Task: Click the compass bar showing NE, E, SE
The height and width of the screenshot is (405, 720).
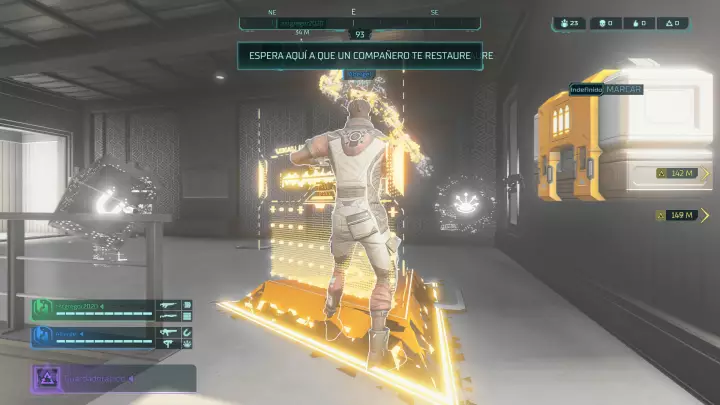Action: (352, 13)
